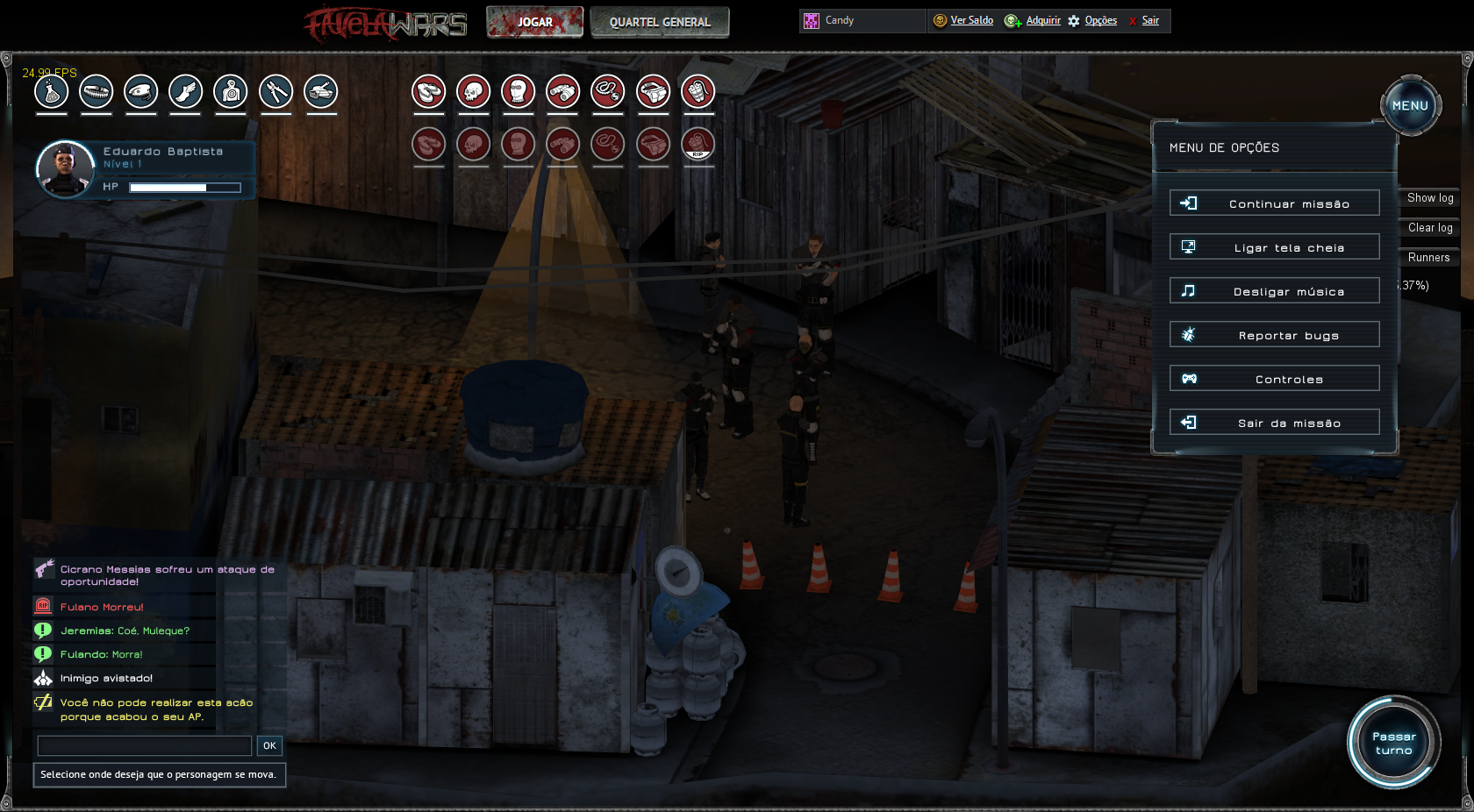Focus the chat text input box
Image resolution: width=1474 pixels, height=812 pixels.
[145, 745]
